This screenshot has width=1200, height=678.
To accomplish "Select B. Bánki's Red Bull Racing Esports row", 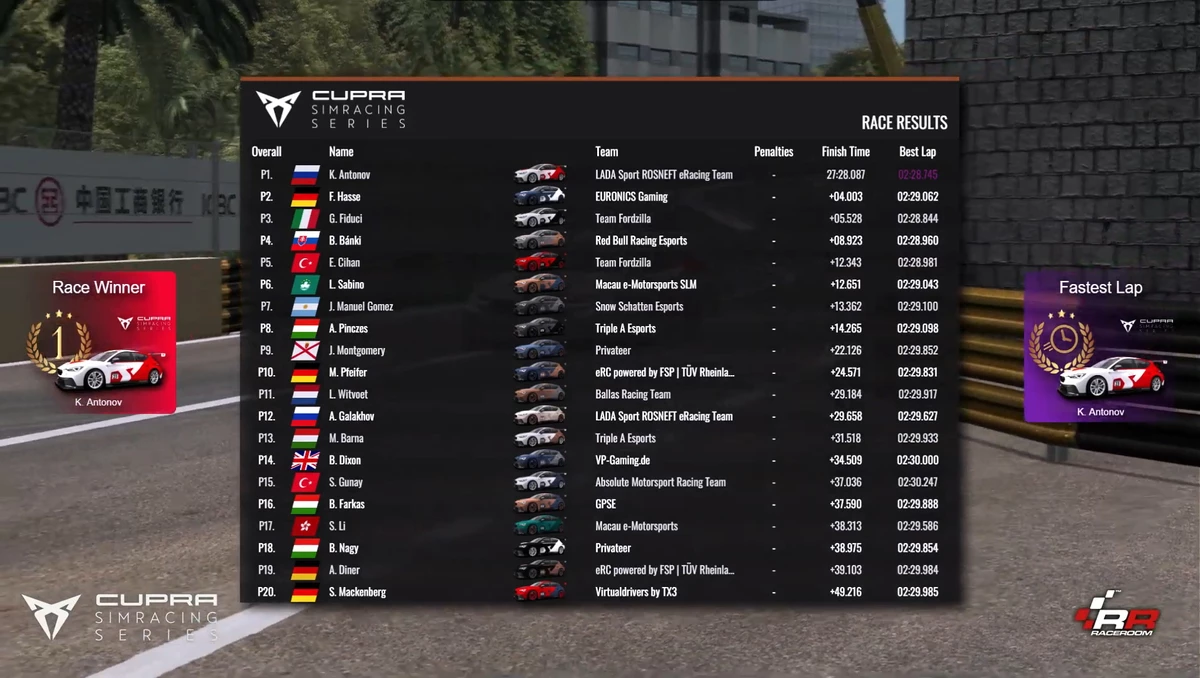I will click(x=600, y=241).
